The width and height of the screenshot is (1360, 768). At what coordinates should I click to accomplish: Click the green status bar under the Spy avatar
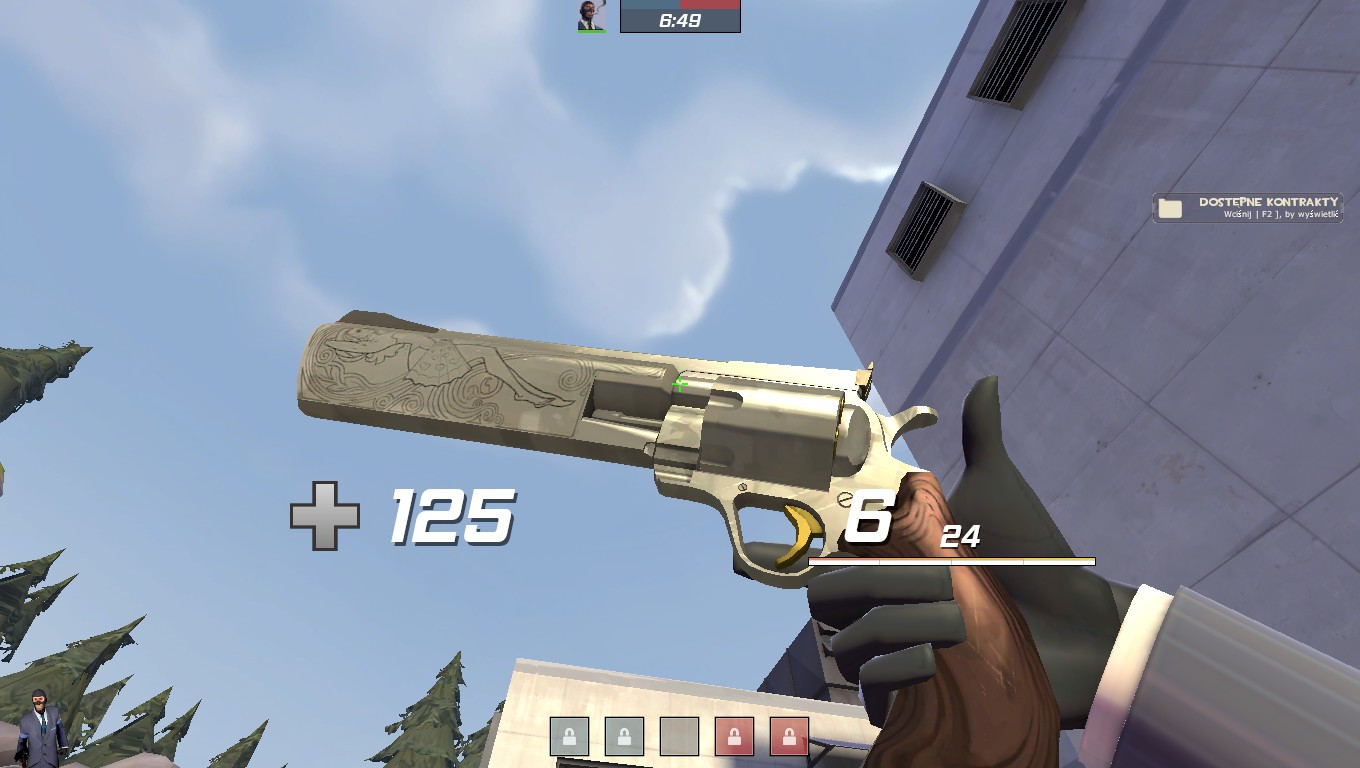pyautogui.click(x=590, y=29)
